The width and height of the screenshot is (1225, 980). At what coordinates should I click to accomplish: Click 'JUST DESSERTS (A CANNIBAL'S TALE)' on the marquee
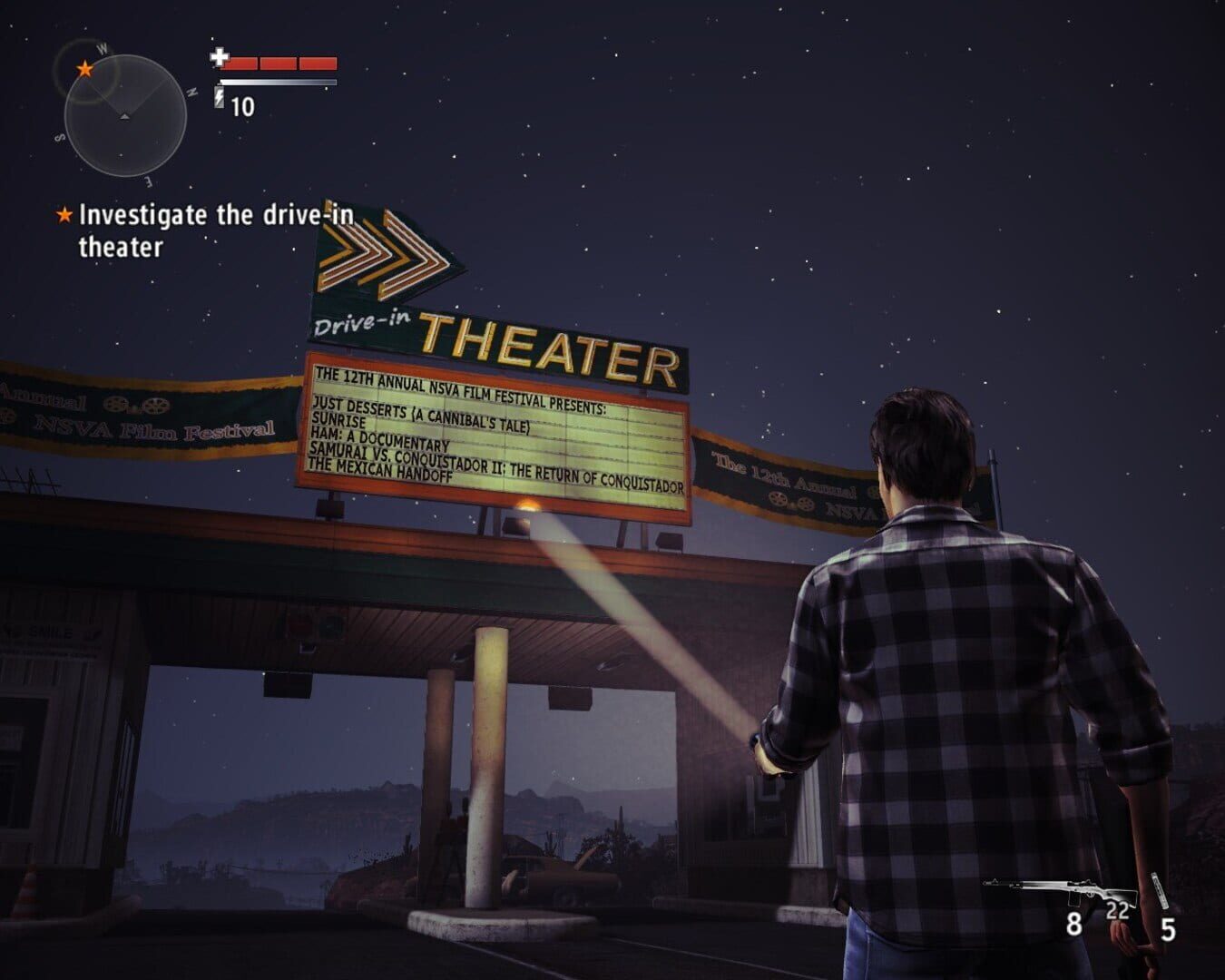422,407
